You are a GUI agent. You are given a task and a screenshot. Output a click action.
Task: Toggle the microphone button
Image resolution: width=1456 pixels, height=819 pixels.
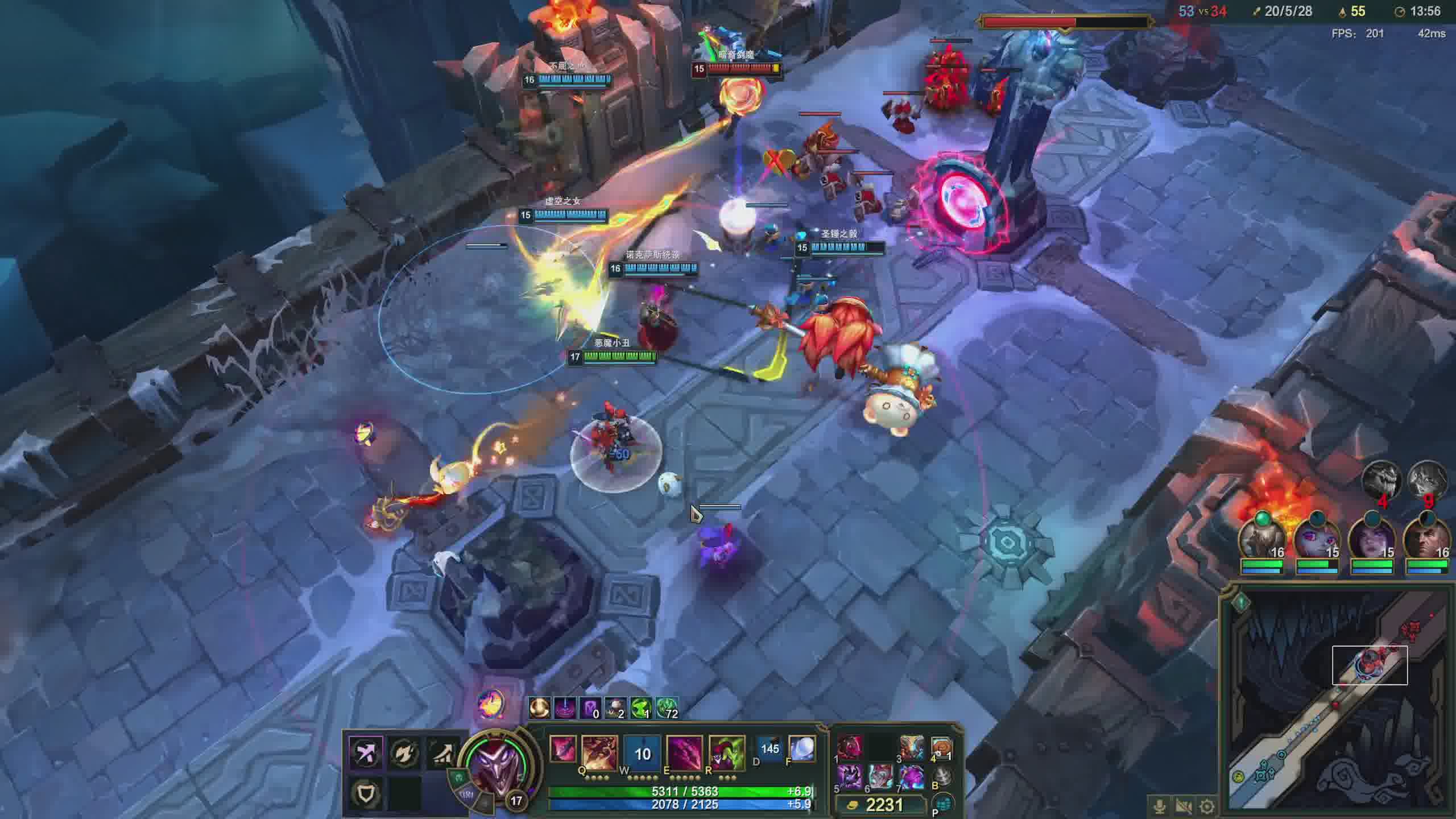[x=1159, y=806]
